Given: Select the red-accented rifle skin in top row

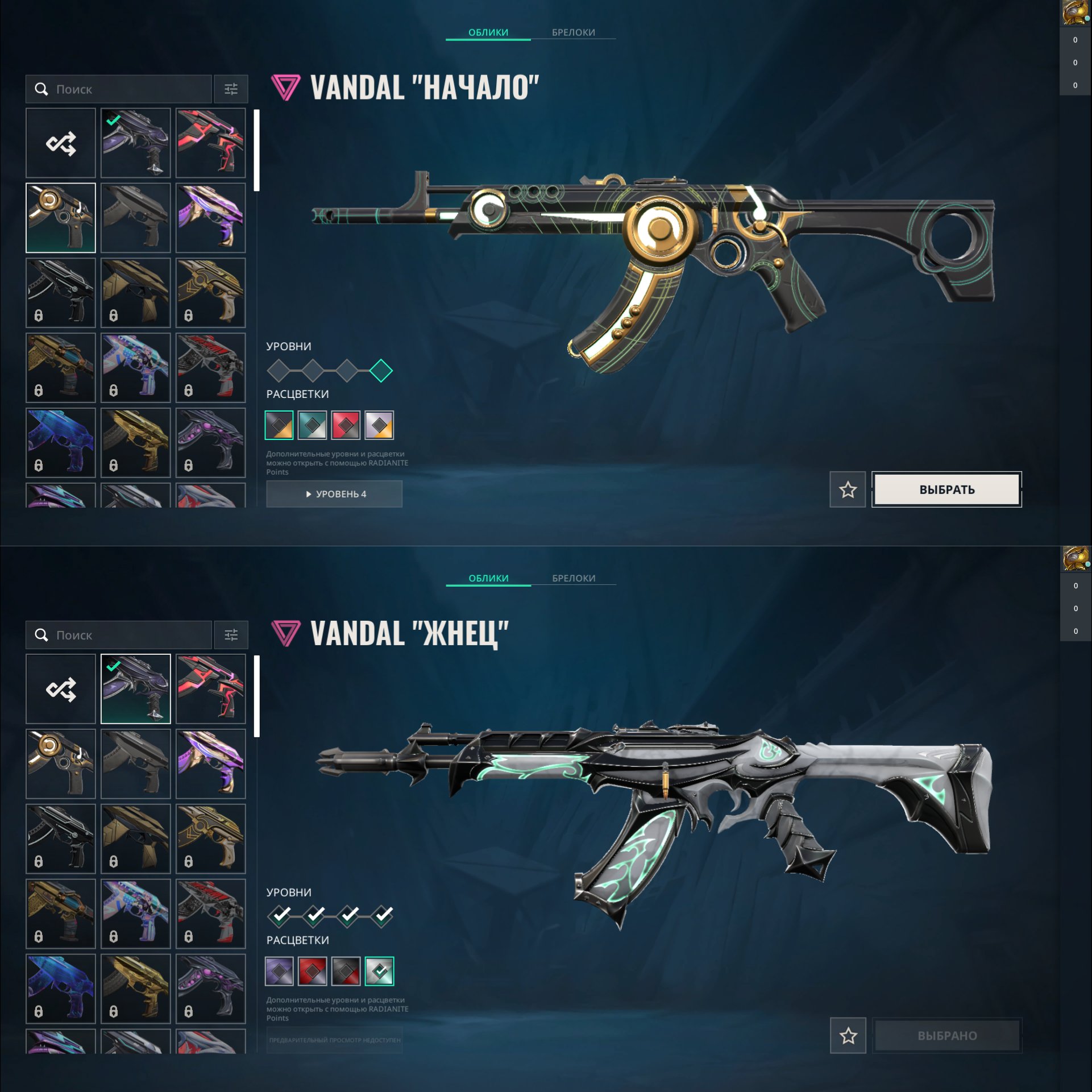Looking at the screenshot, I should click(211, 142).
